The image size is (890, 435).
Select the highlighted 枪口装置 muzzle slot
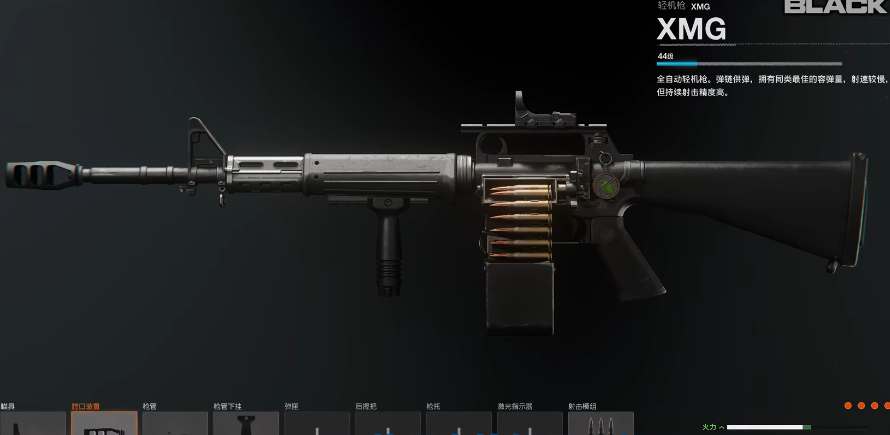pos(104,423)
